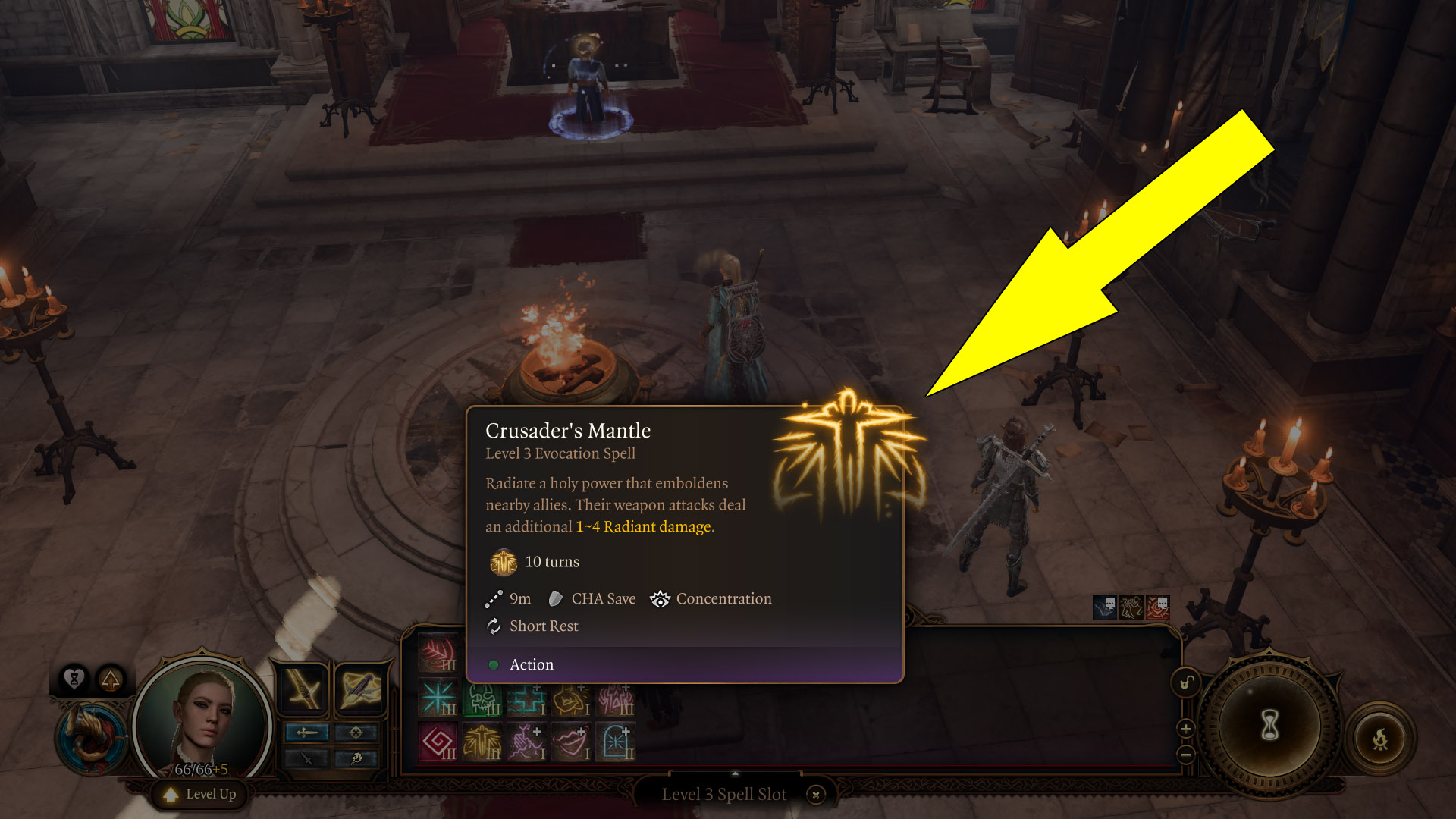Viewport: 1456px width, 819px height.
Task: Click the Short Rest entry in the tooltip
Action: click(x=542, y=626)
